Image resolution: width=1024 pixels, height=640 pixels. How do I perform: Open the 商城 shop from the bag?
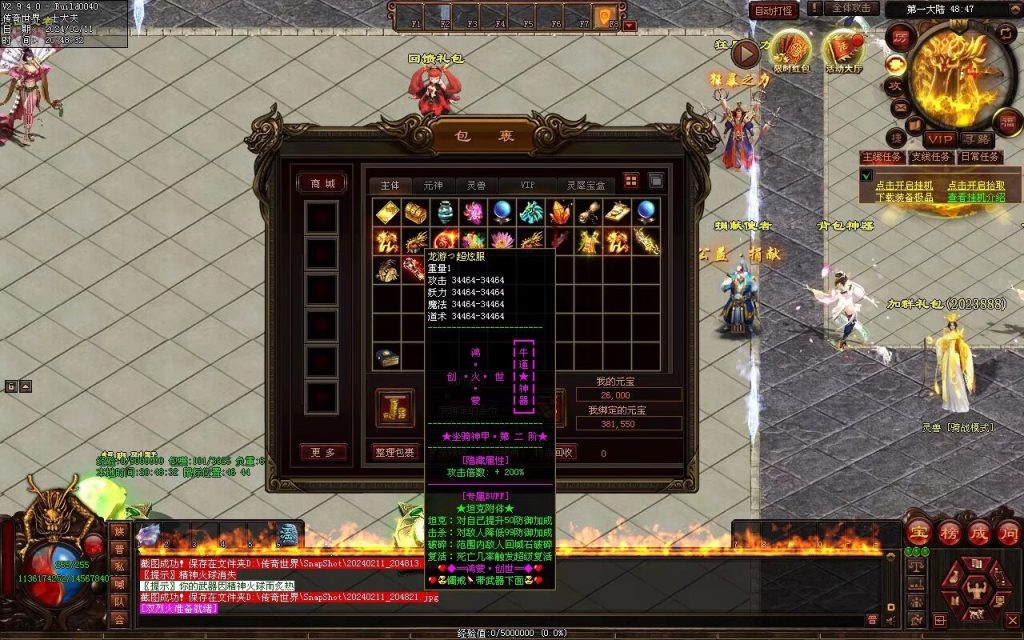322,183
